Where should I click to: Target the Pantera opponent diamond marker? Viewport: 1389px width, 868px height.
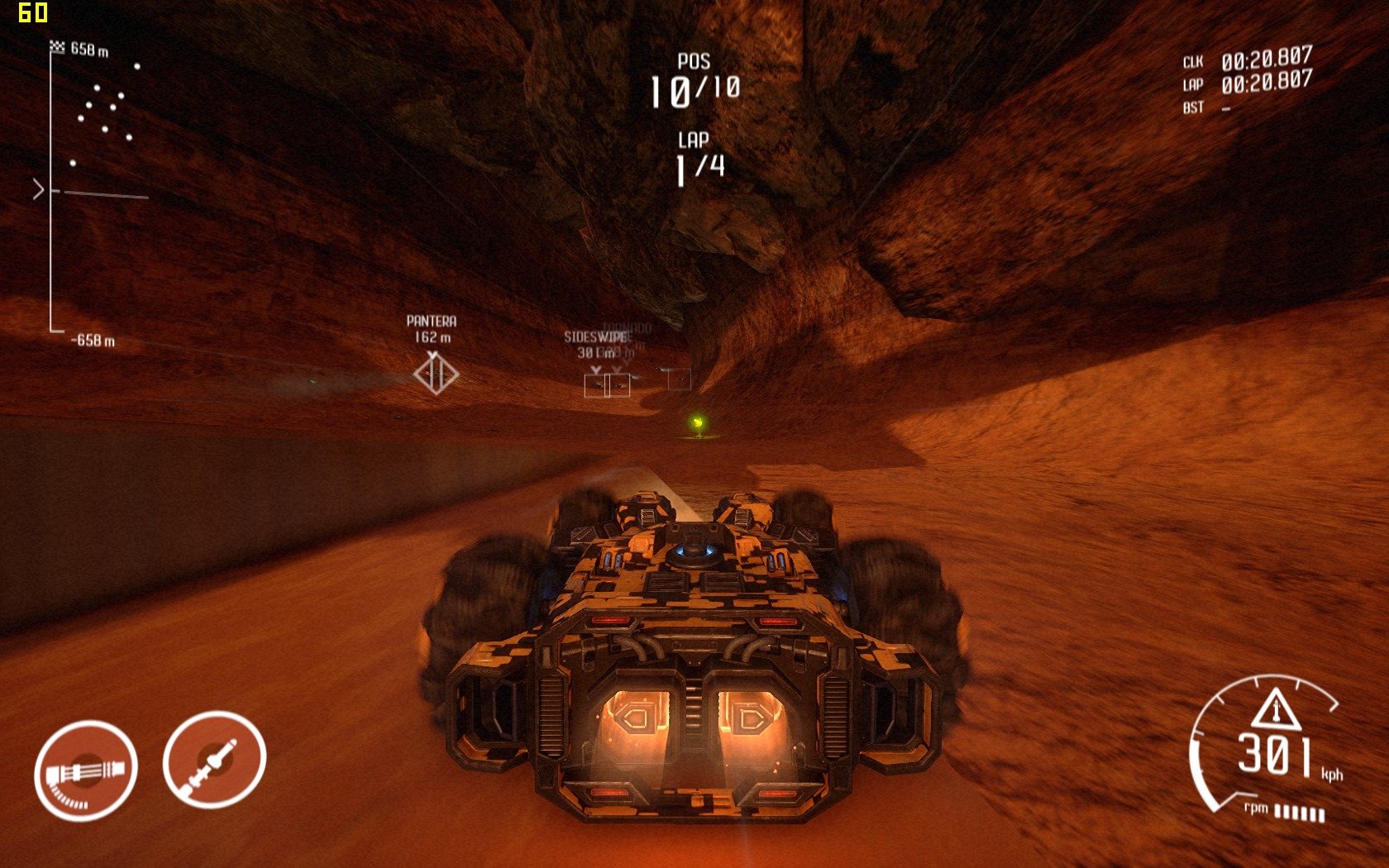(x=436, y=374)
